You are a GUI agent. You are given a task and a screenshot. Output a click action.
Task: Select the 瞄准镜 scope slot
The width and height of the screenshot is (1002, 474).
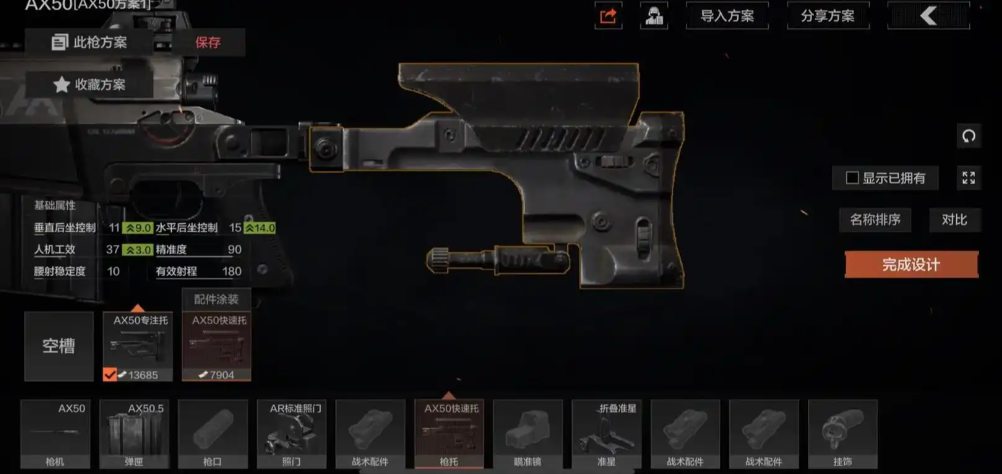click(528, 434)
